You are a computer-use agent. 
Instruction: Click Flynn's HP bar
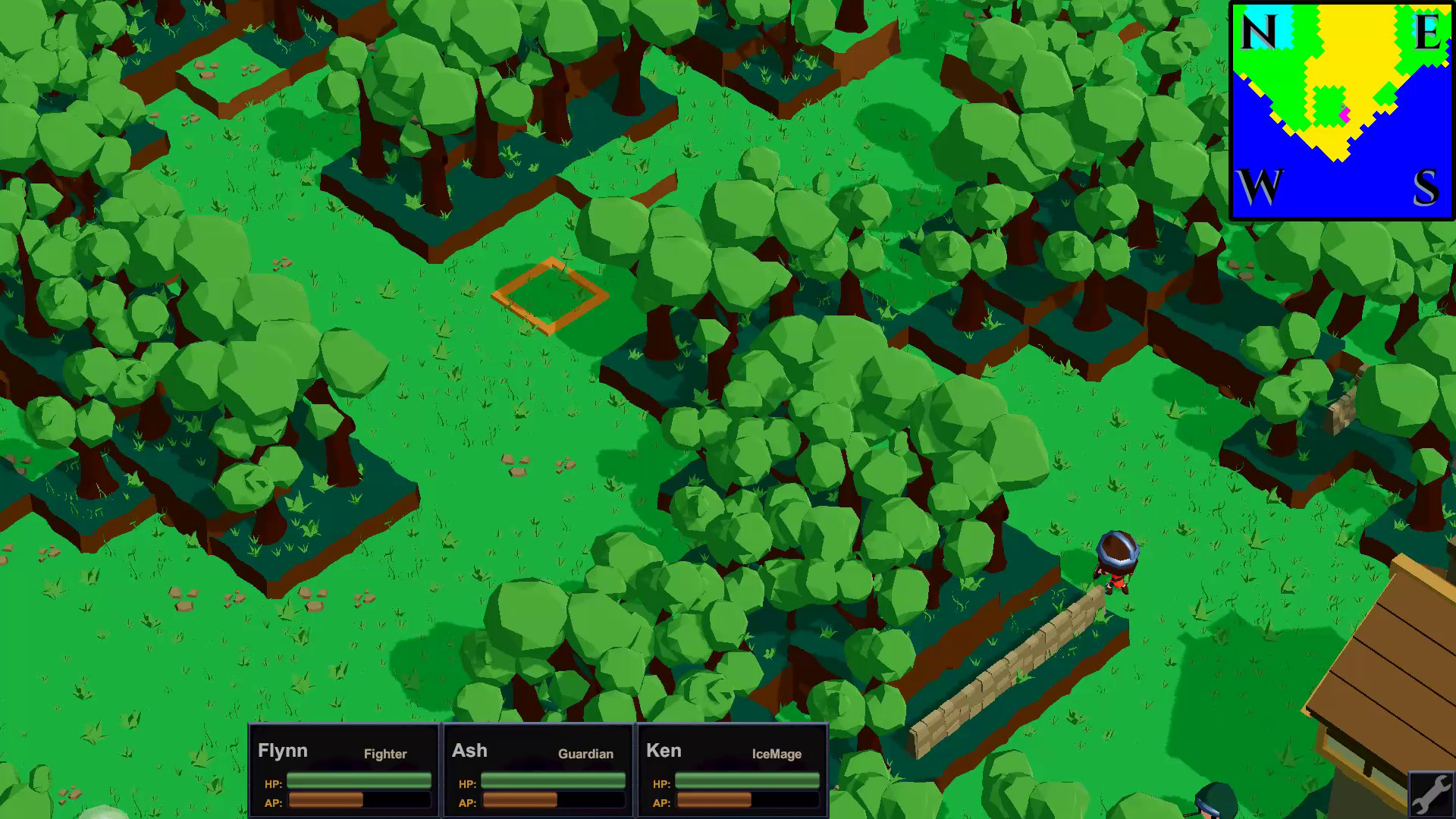click(358, 779)
